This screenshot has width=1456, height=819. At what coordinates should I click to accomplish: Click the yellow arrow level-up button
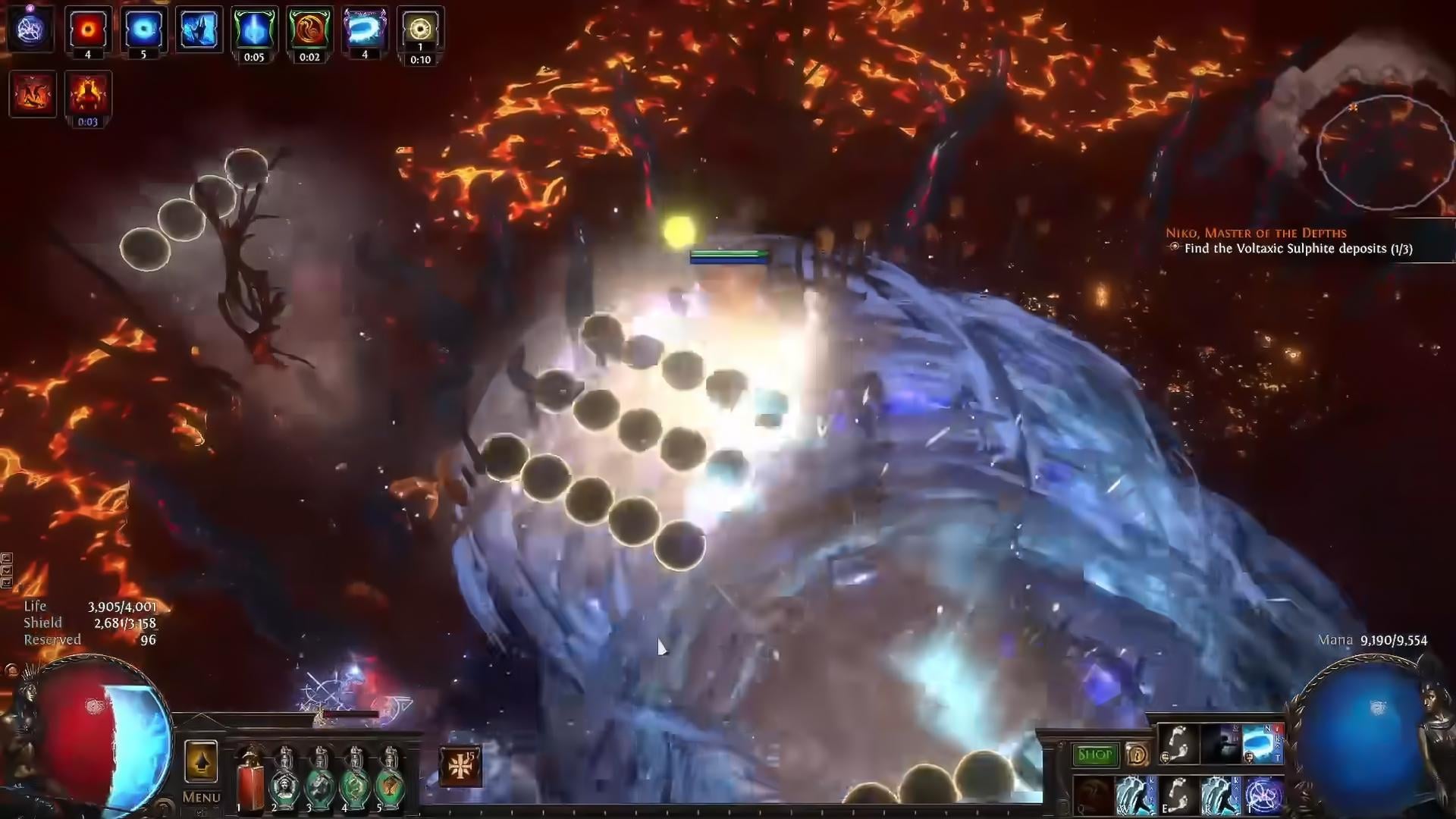pos(201,761)
